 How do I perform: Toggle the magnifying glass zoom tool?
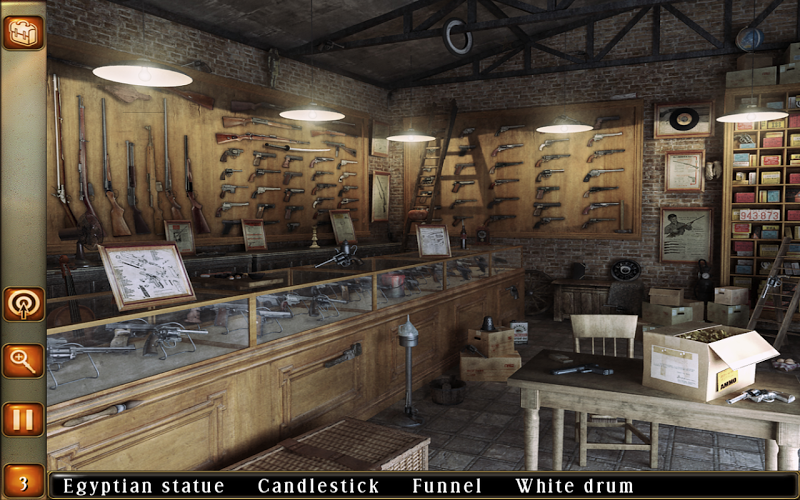coord(22,361)
